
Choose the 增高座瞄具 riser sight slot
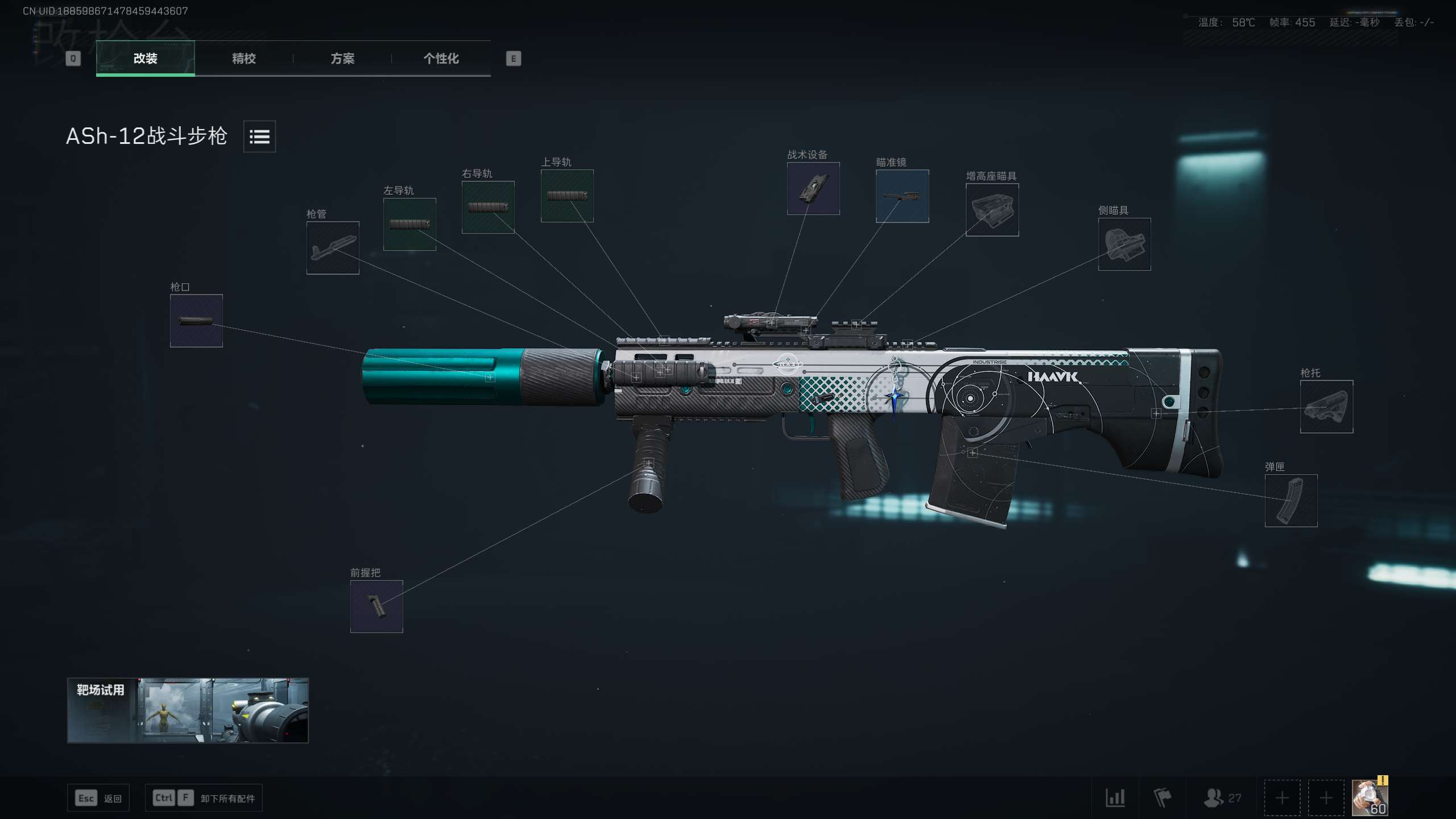[x=992, y=210]
